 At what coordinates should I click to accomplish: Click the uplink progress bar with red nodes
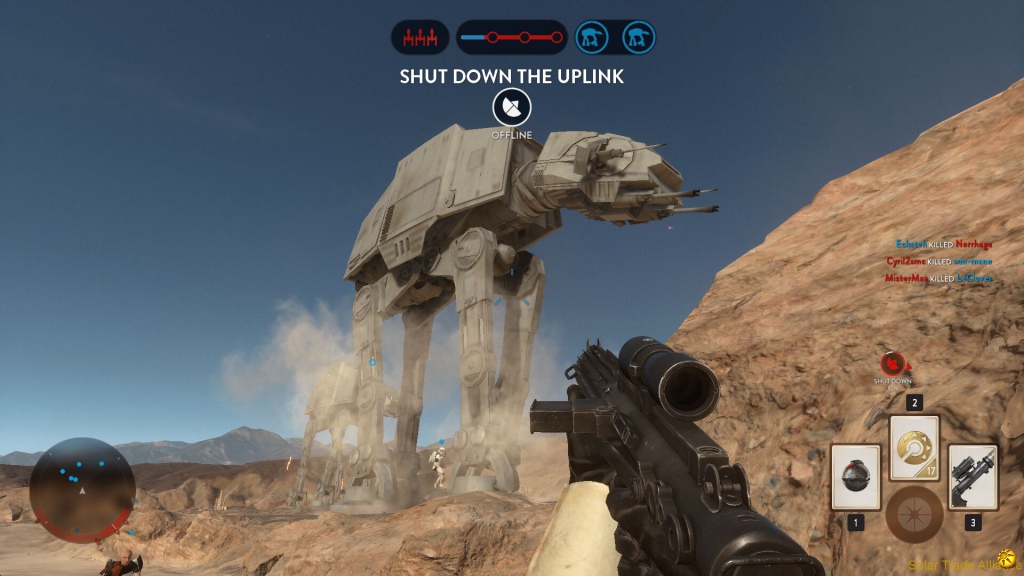(x=512, y=38)
